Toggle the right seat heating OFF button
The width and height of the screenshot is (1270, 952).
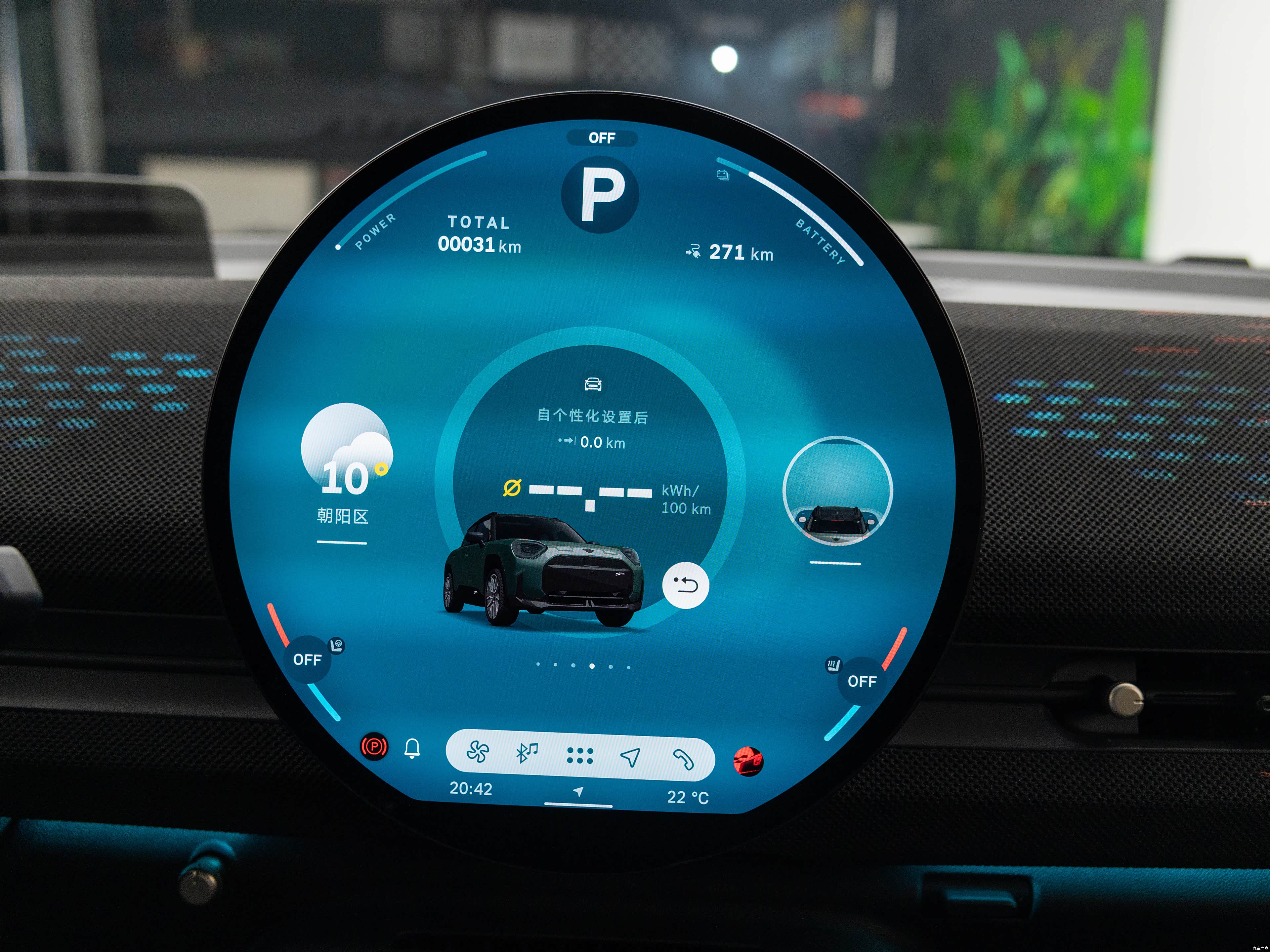861,681
